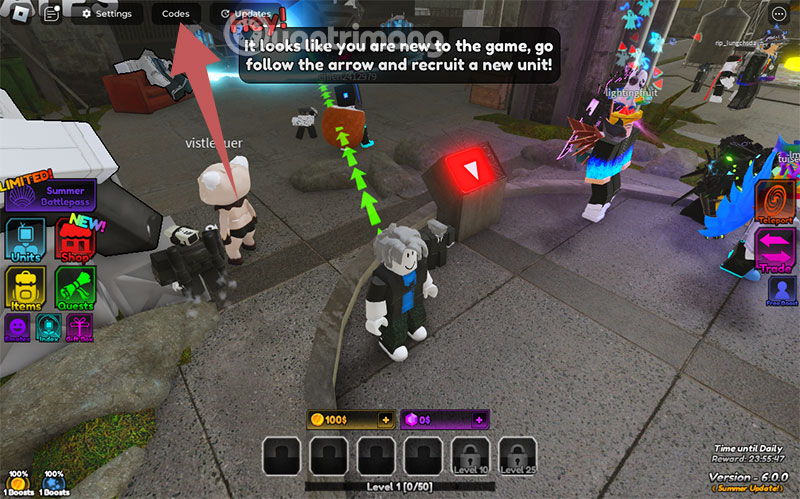Screen dimensions: 800x499
Task: Open the Teleport menu
Action: coord(775,202)
